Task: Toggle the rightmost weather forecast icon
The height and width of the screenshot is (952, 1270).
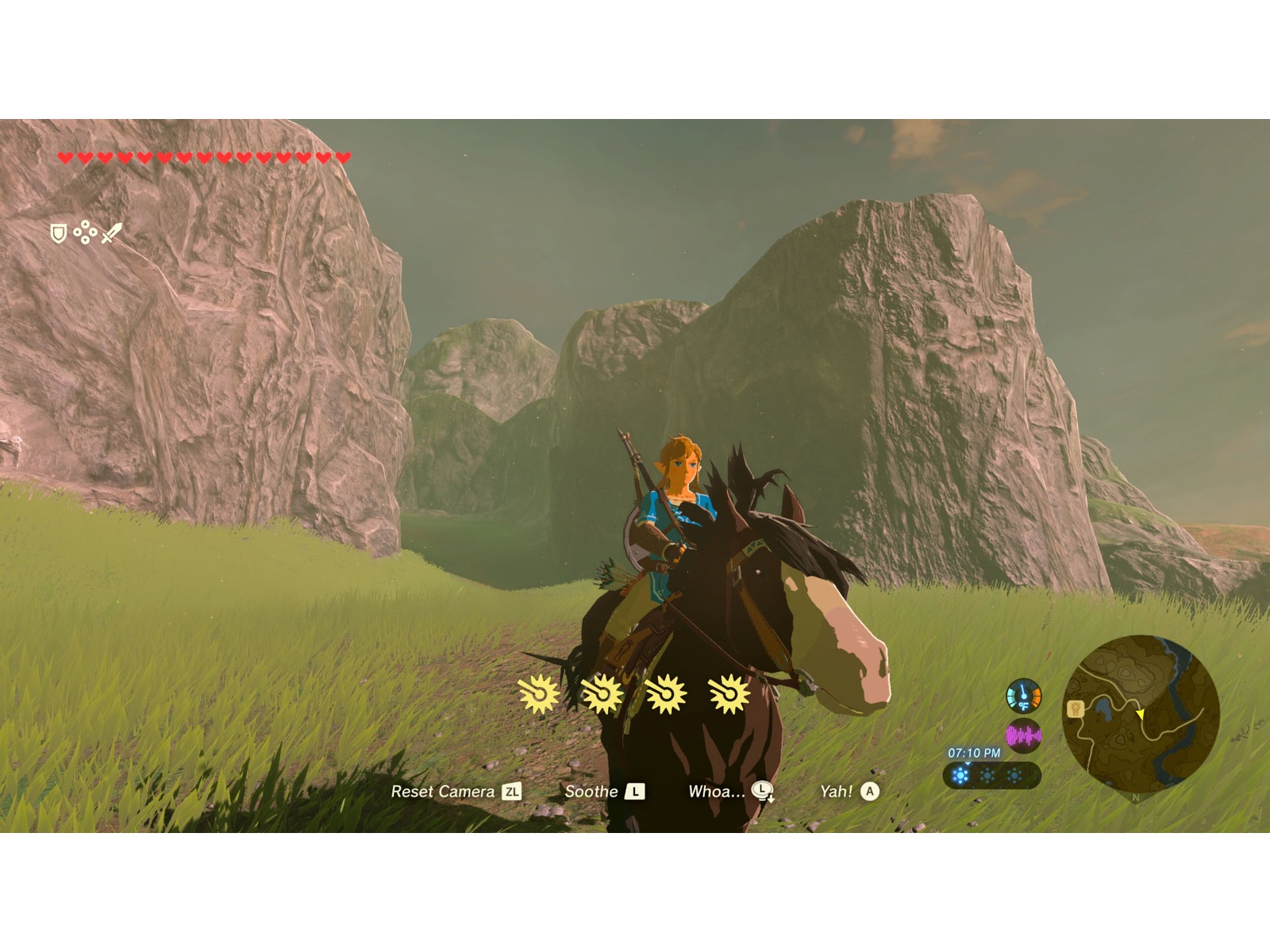Action: click(1014, 775)
